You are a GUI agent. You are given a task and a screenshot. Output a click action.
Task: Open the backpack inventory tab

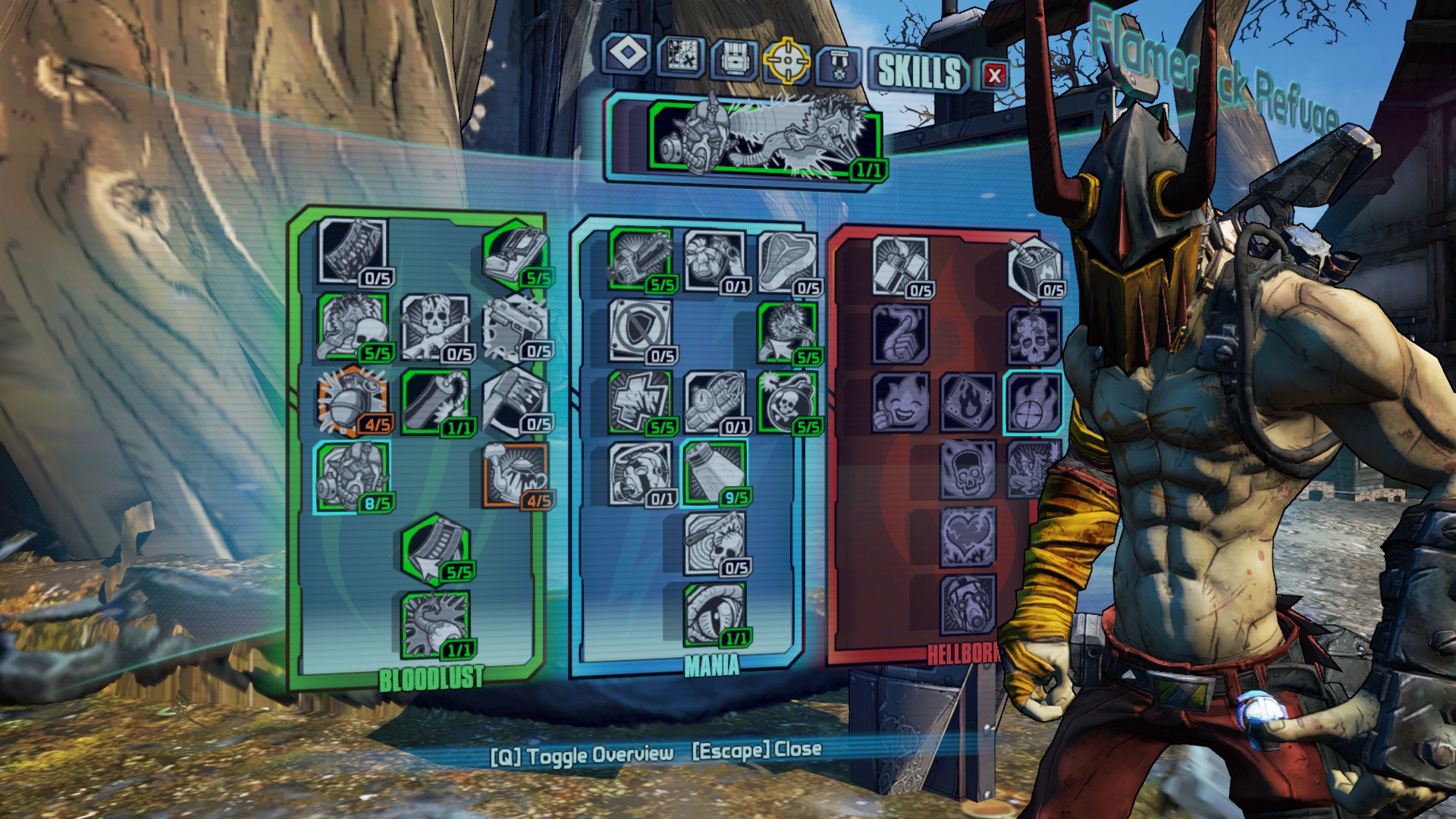pos(733,58)
